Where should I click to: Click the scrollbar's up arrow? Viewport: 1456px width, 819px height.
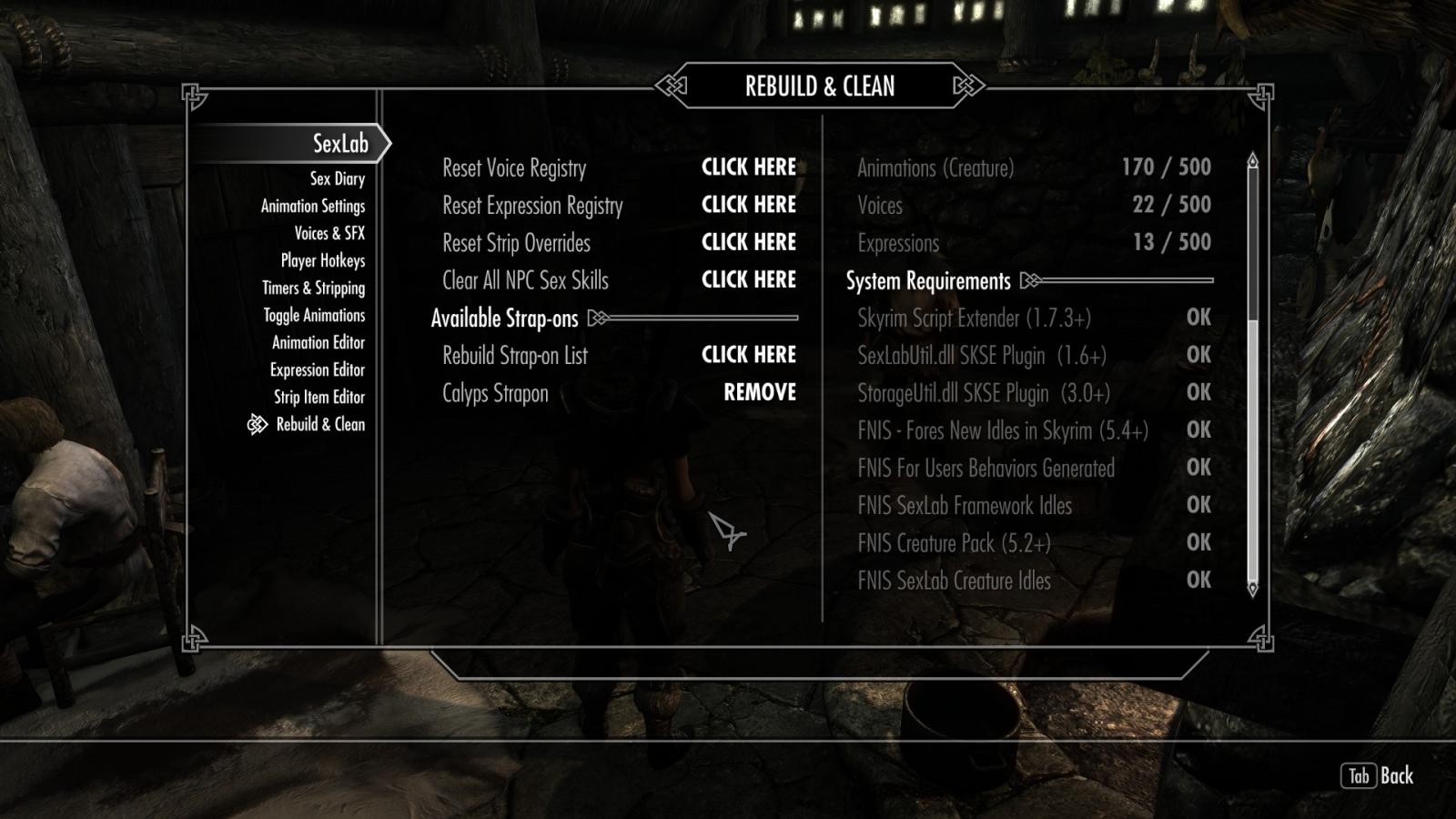tap(1252, 161)
